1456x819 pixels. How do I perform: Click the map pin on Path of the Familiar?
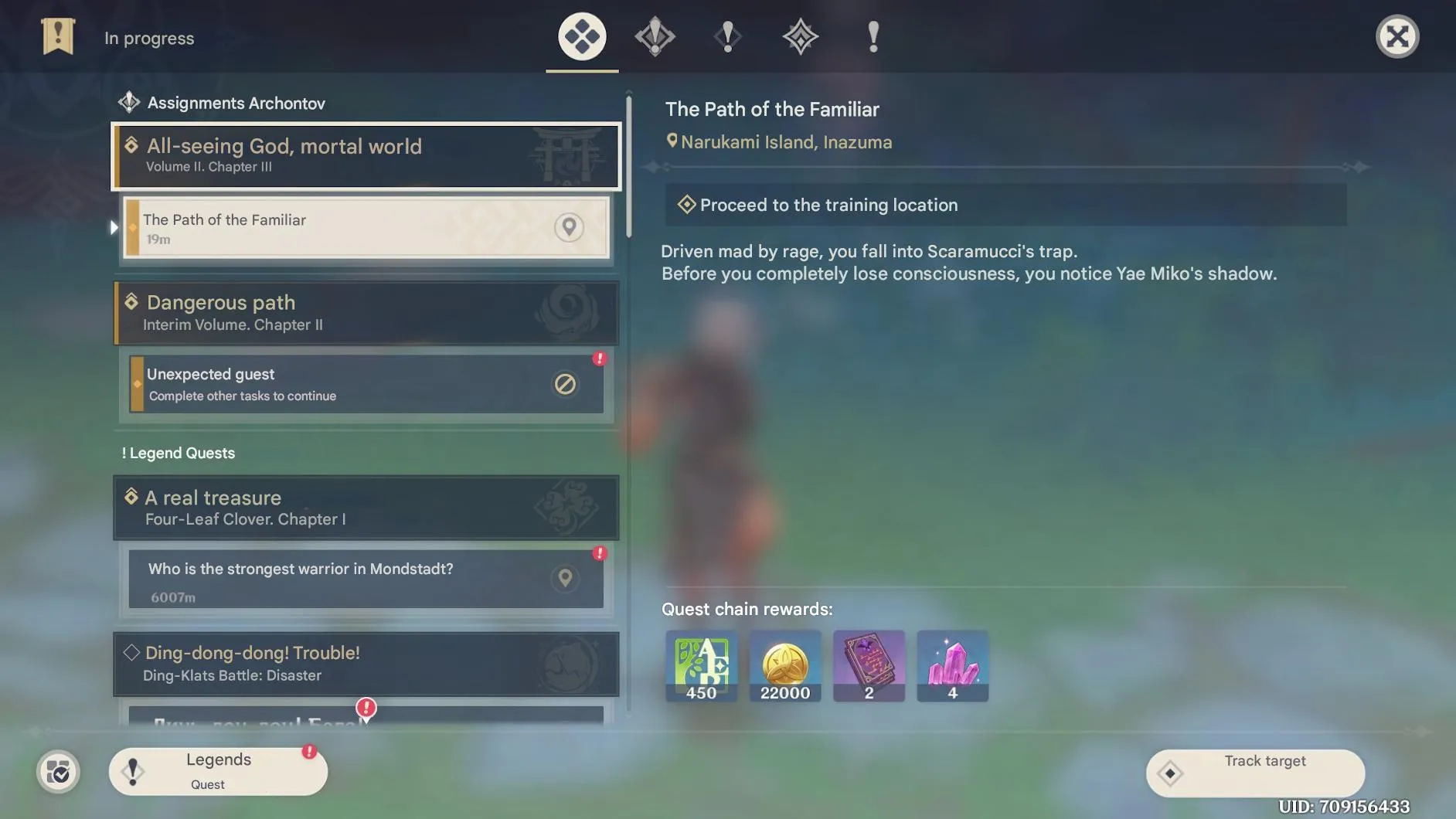[x=569, y=227]
